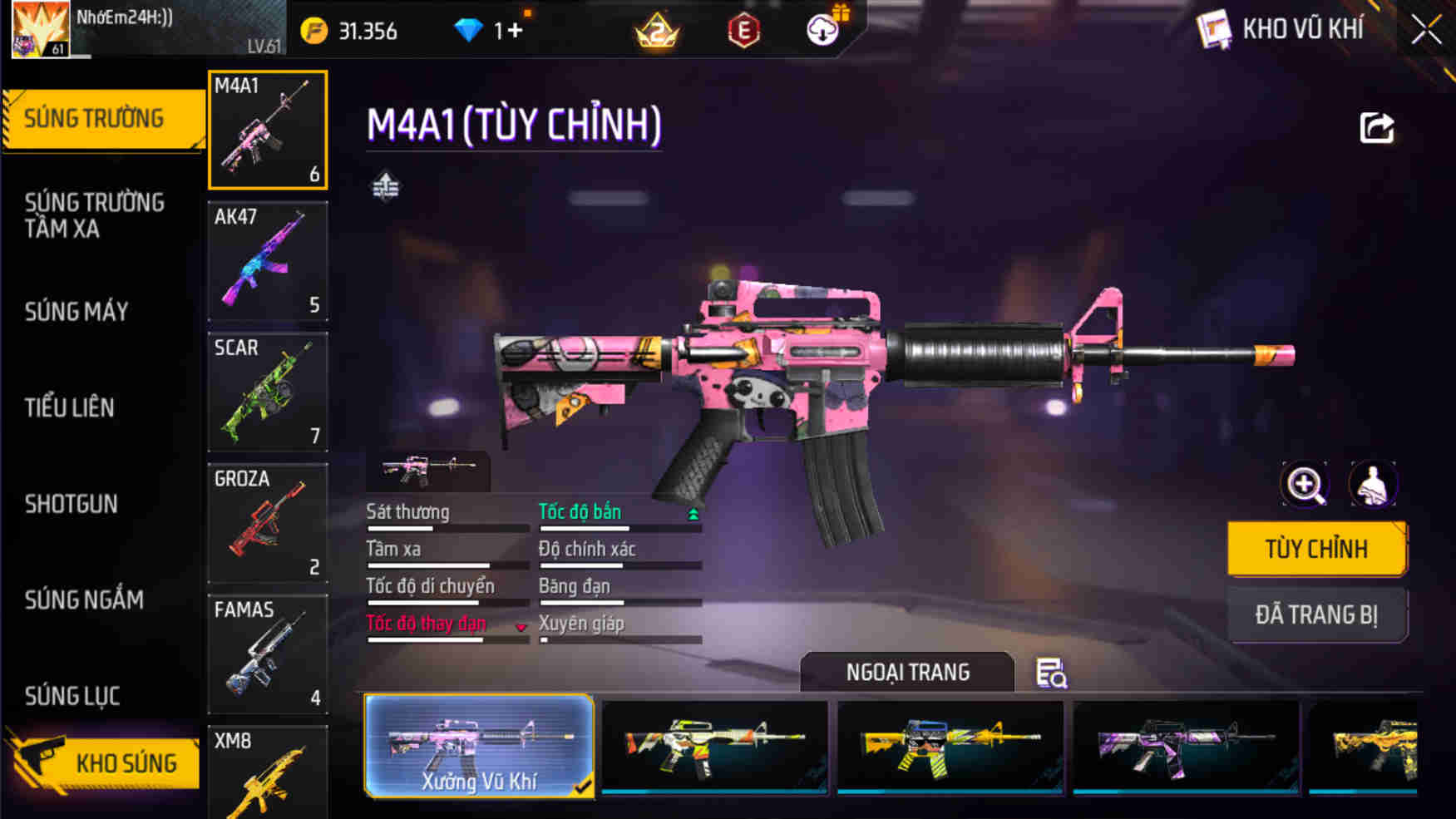The height and width of the screenshot is (819, 1456).
Task: Click the share/export icon beside M4A1 title
Action: (x=1376, y=126)
